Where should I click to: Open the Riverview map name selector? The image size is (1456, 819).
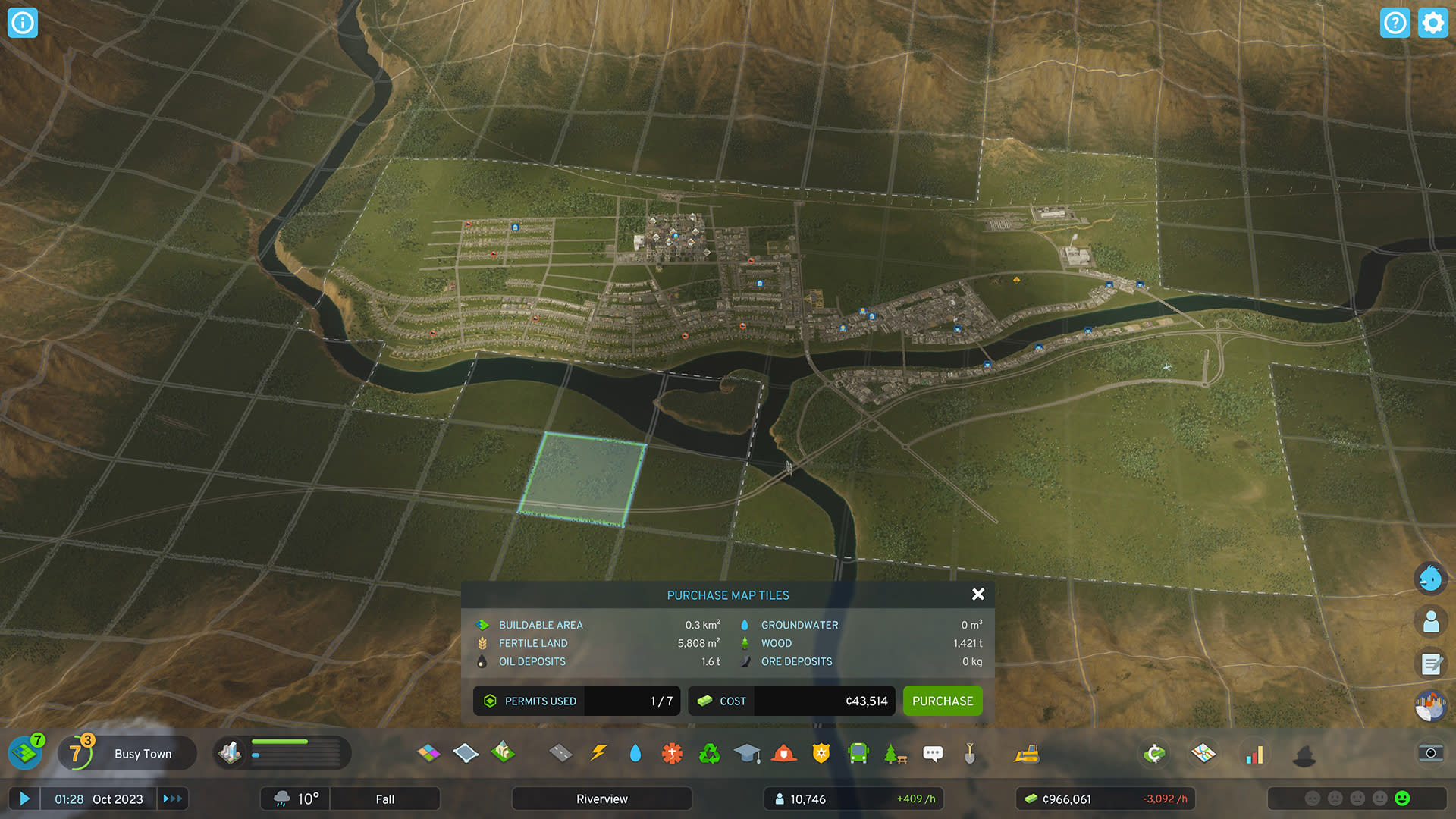click(x=601, y=799)
